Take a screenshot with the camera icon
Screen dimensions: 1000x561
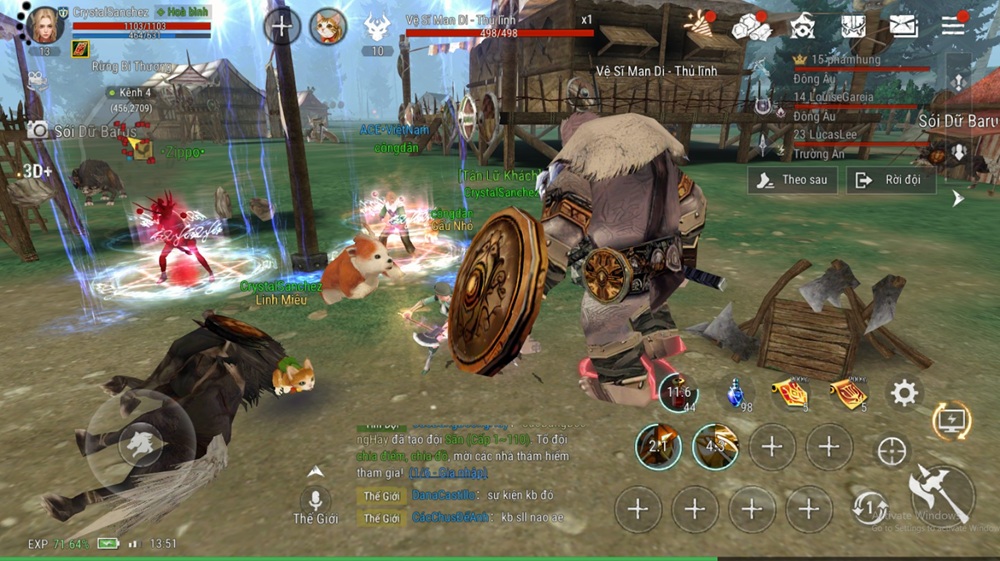click(x=38, y=130)
